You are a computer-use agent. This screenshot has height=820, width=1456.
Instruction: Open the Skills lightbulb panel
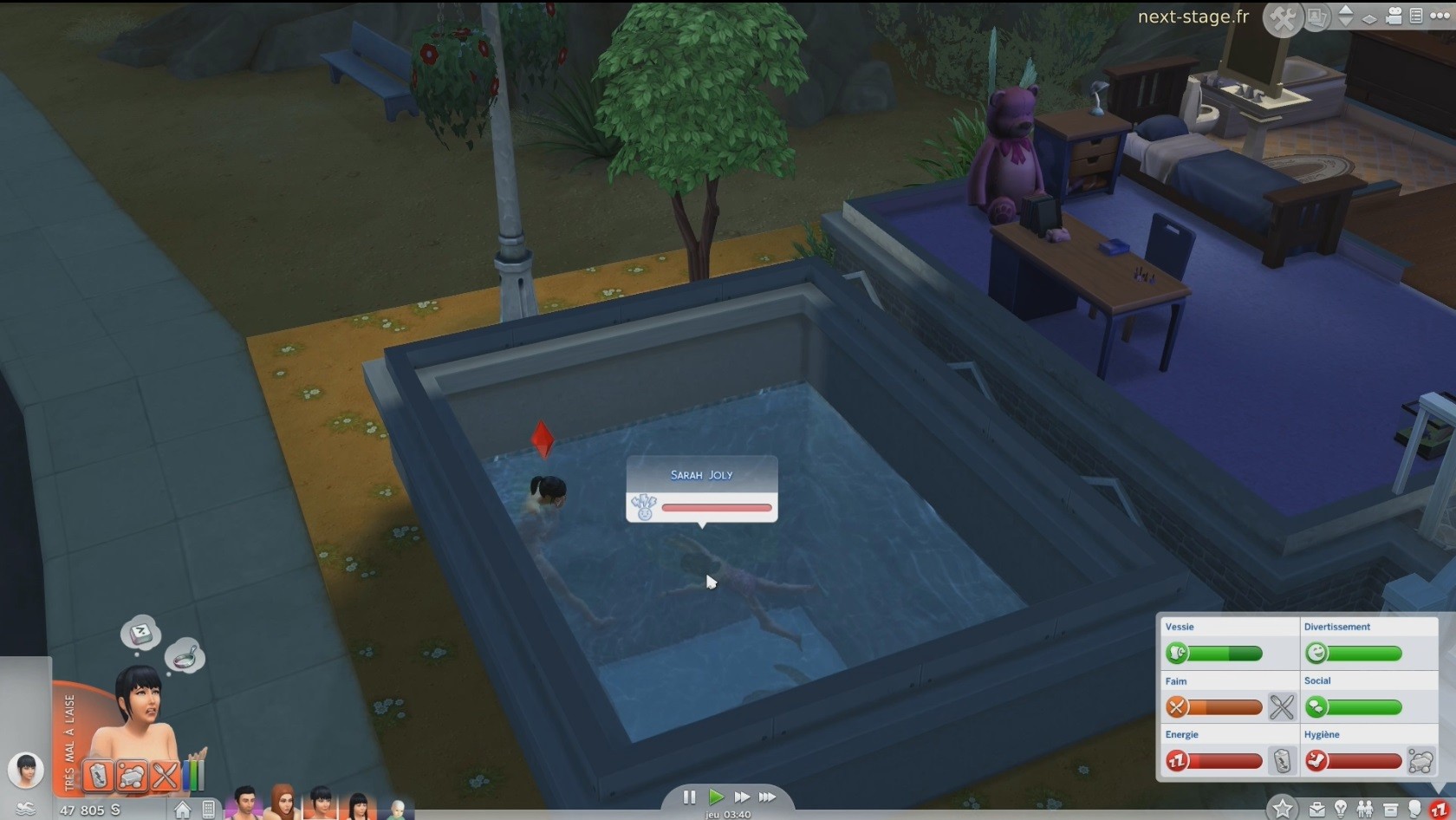click(1341, 810)
